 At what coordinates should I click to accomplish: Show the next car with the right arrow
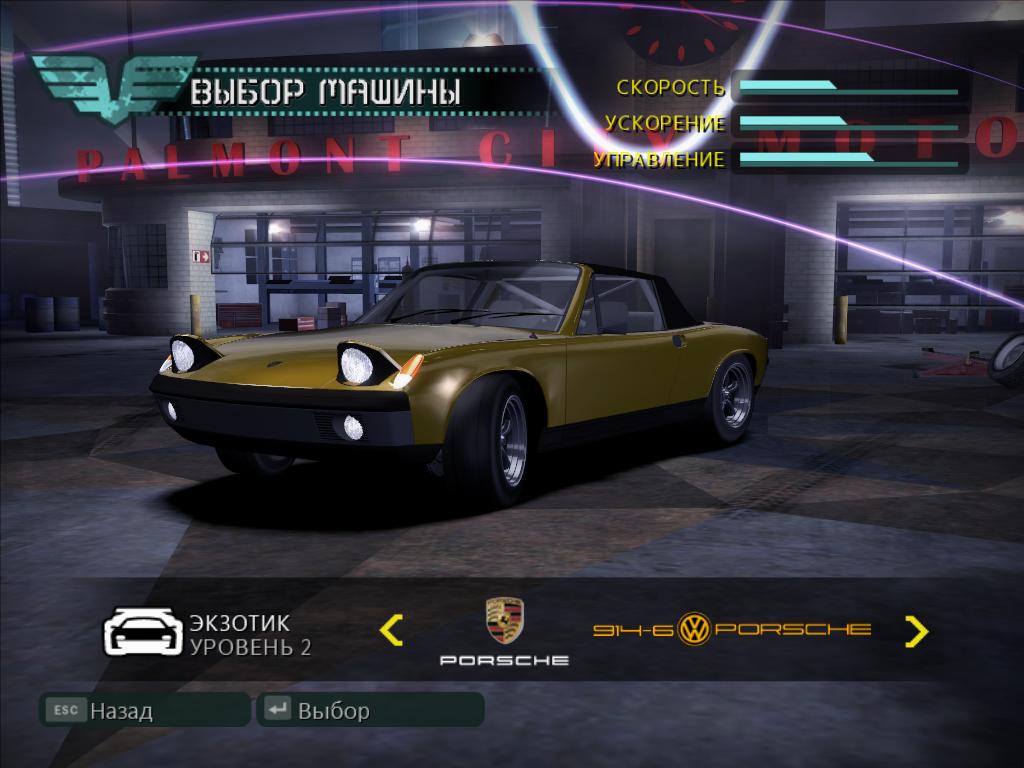916,630
